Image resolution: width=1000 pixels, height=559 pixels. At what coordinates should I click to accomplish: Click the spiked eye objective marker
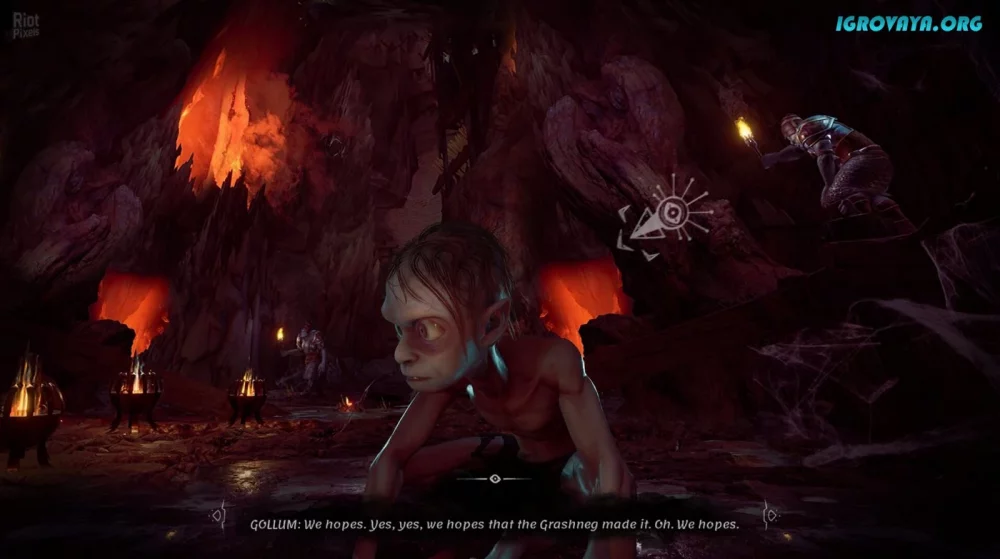[666, 212]
